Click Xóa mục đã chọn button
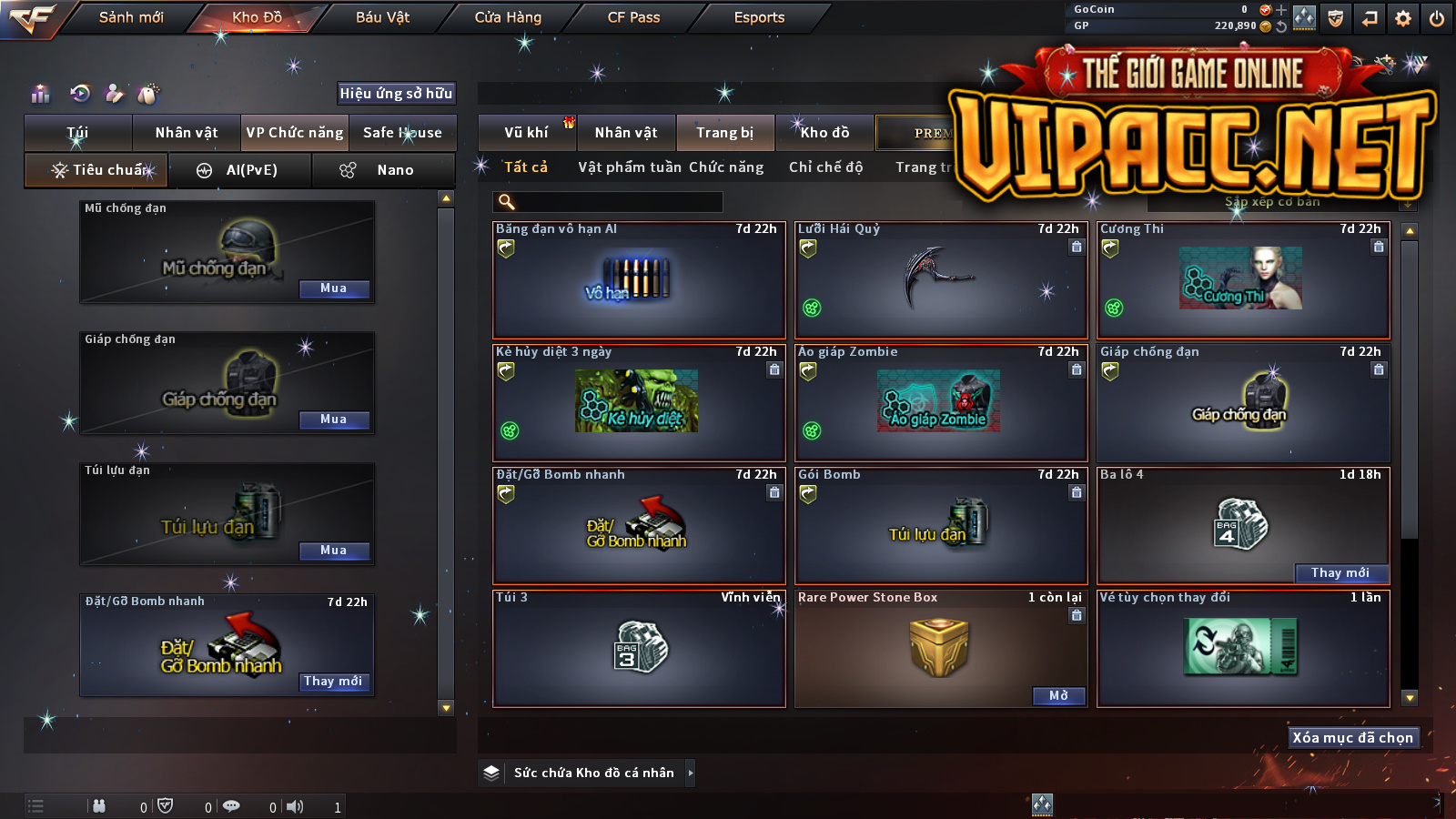 pos(1353,738)
